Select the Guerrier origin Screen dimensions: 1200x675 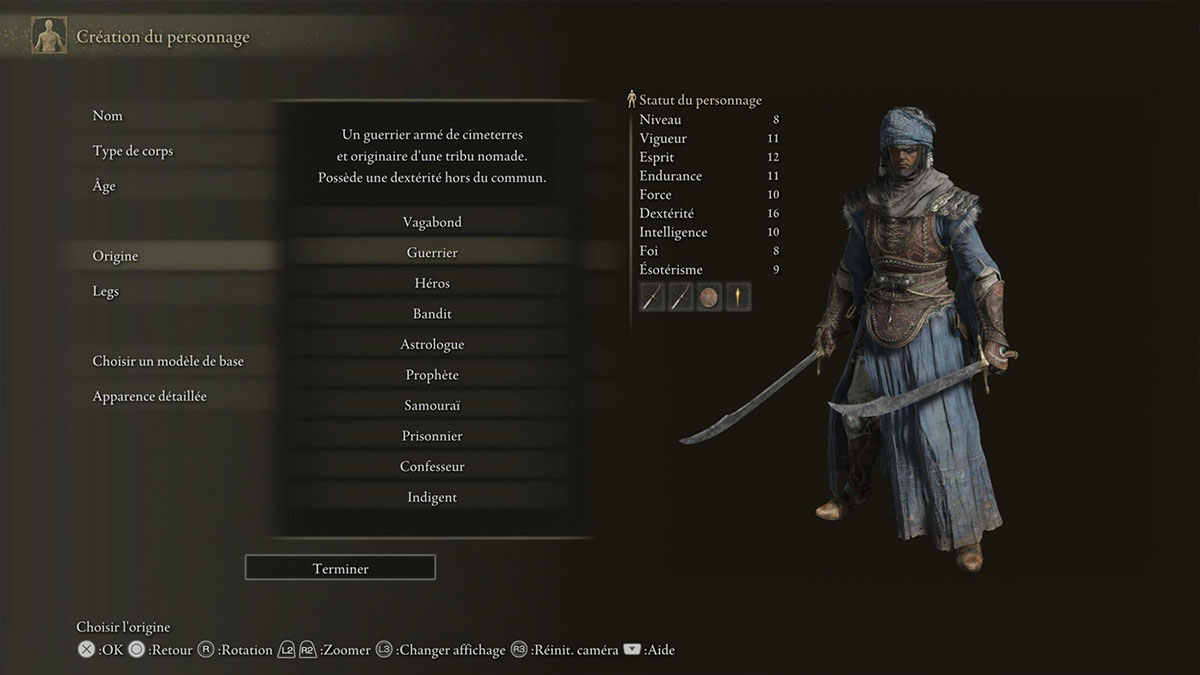tap(432, 253)
